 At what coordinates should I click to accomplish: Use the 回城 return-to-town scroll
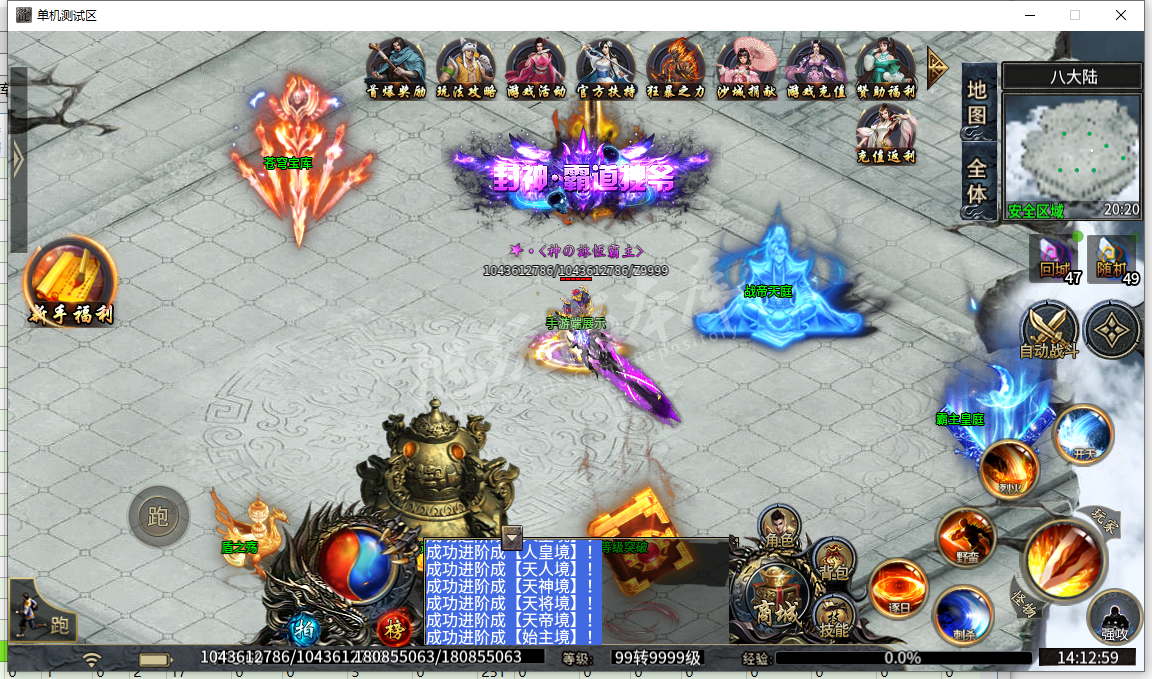tap(1053, 258)
